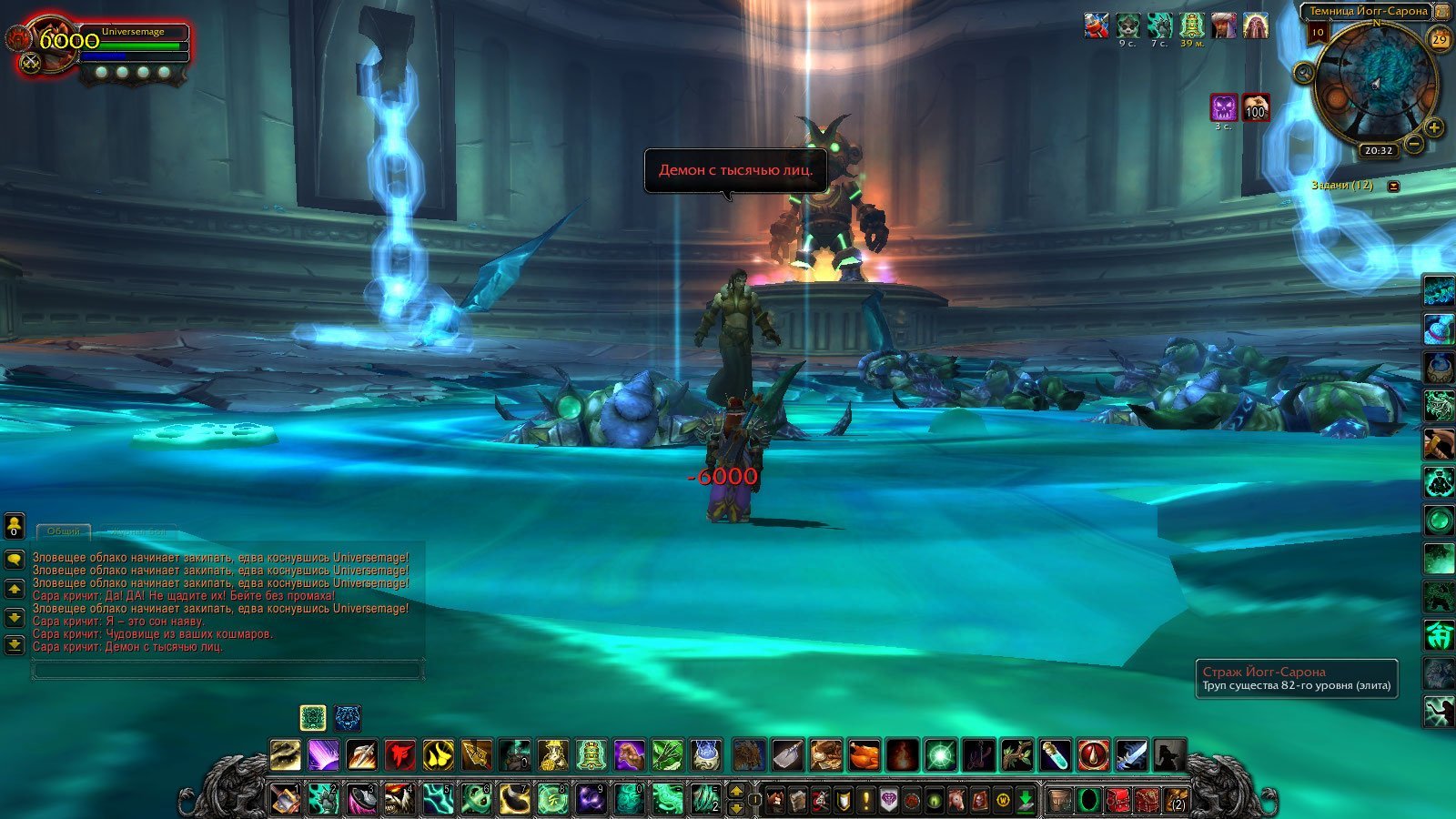Click the chat message input box
This screenshot has height=819, width=1456.
227,671
